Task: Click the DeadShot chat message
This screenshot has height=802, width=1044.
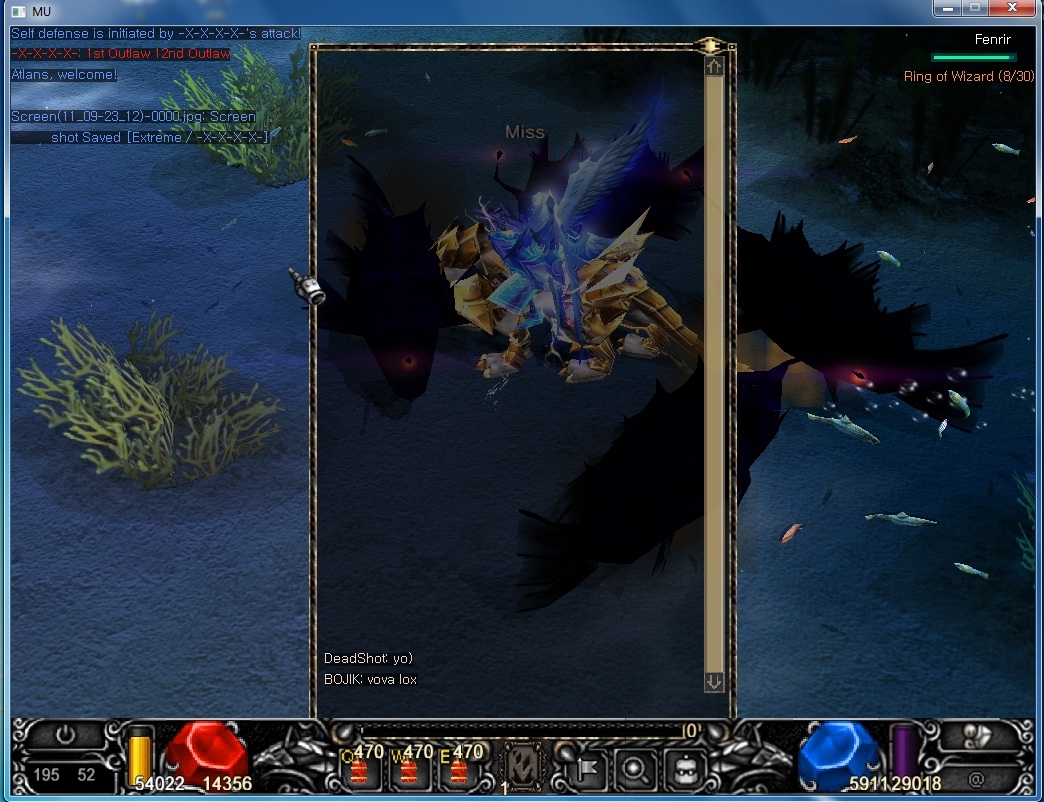Action: click(368, 658)
